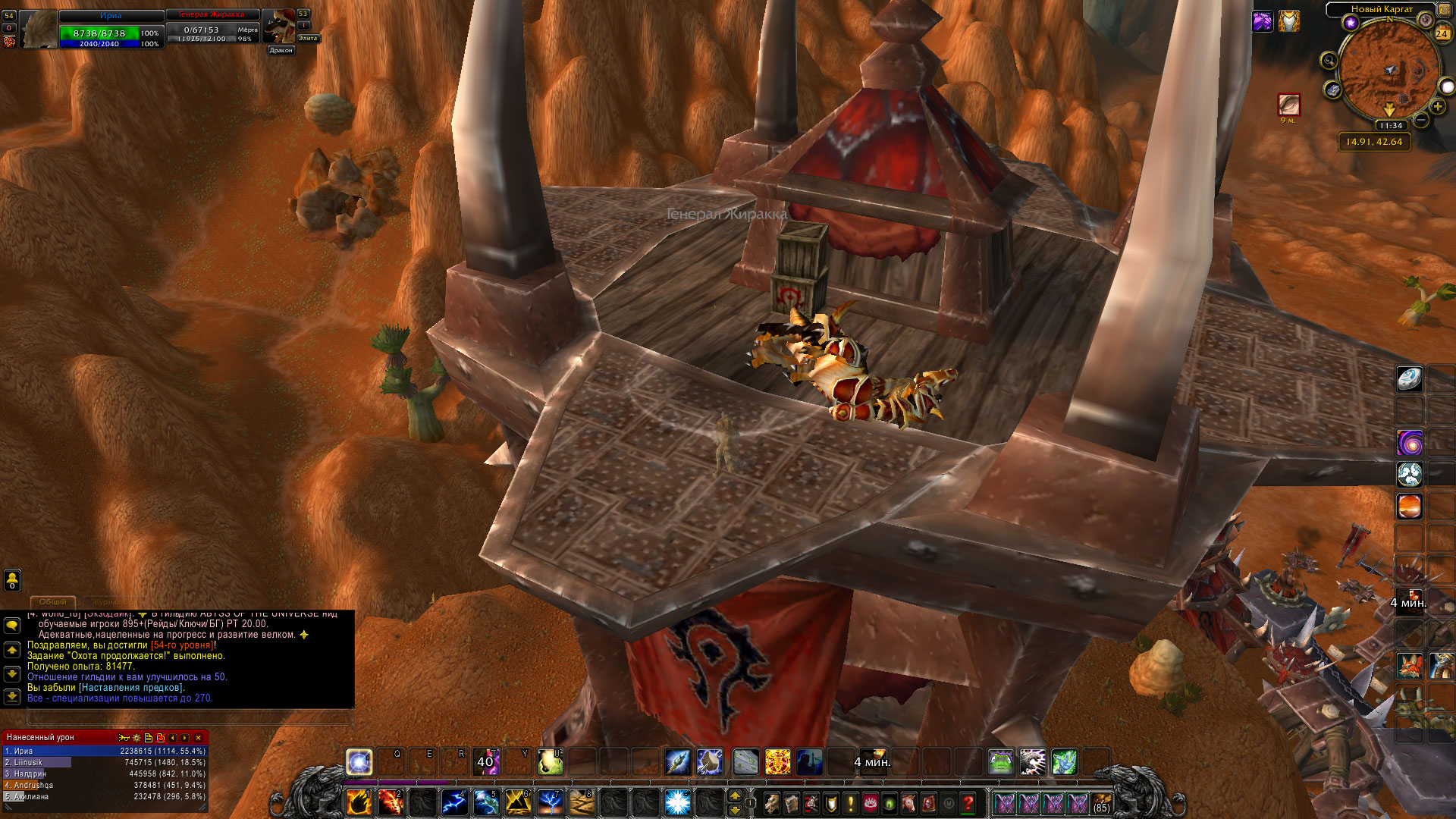Open the chat menu speech bubble button
This screenshot has height=819, width=1456.
click(x=12, y=626)
